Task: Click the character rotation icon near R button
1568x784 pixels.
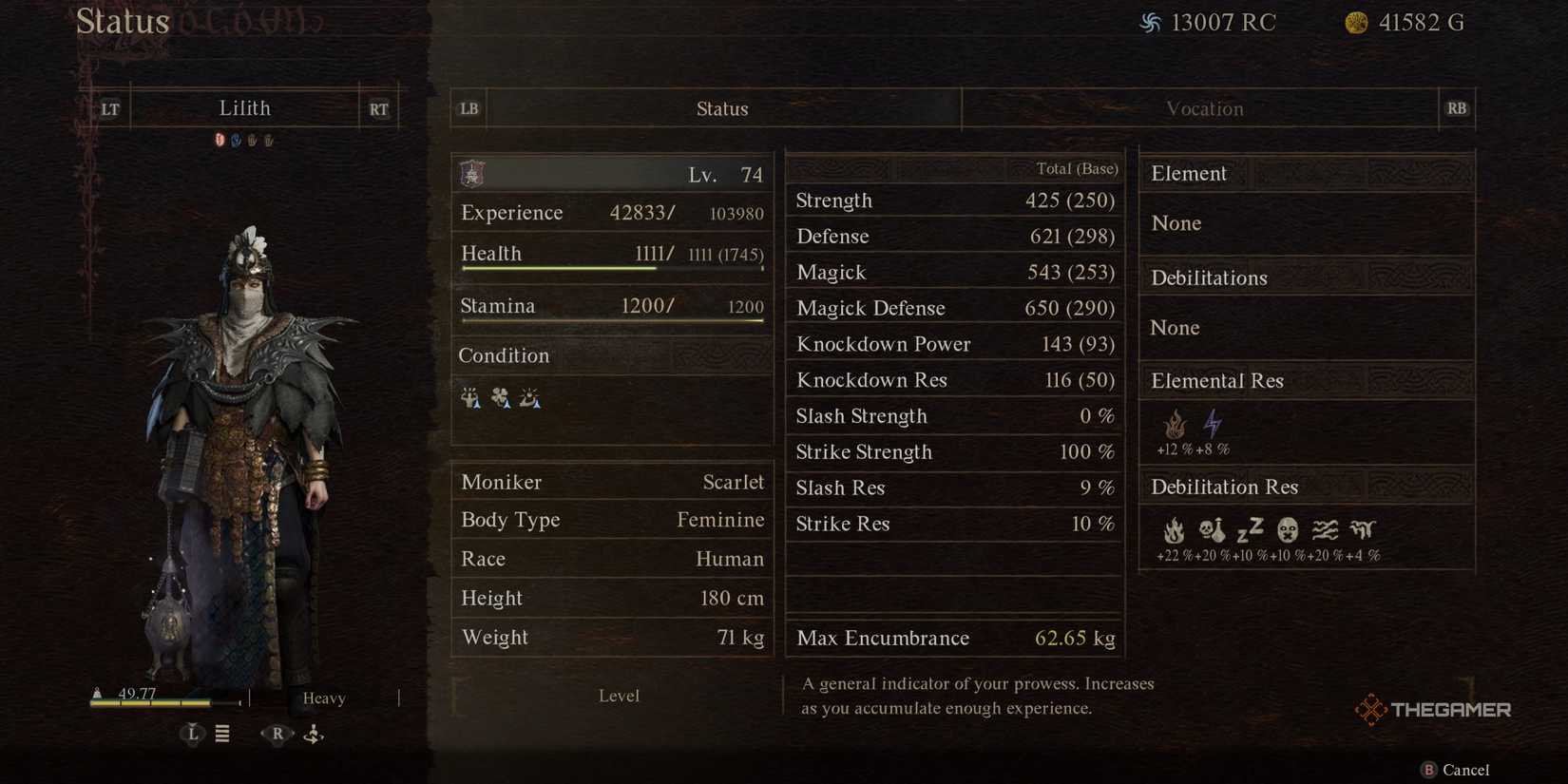Action: coord(314,734)
